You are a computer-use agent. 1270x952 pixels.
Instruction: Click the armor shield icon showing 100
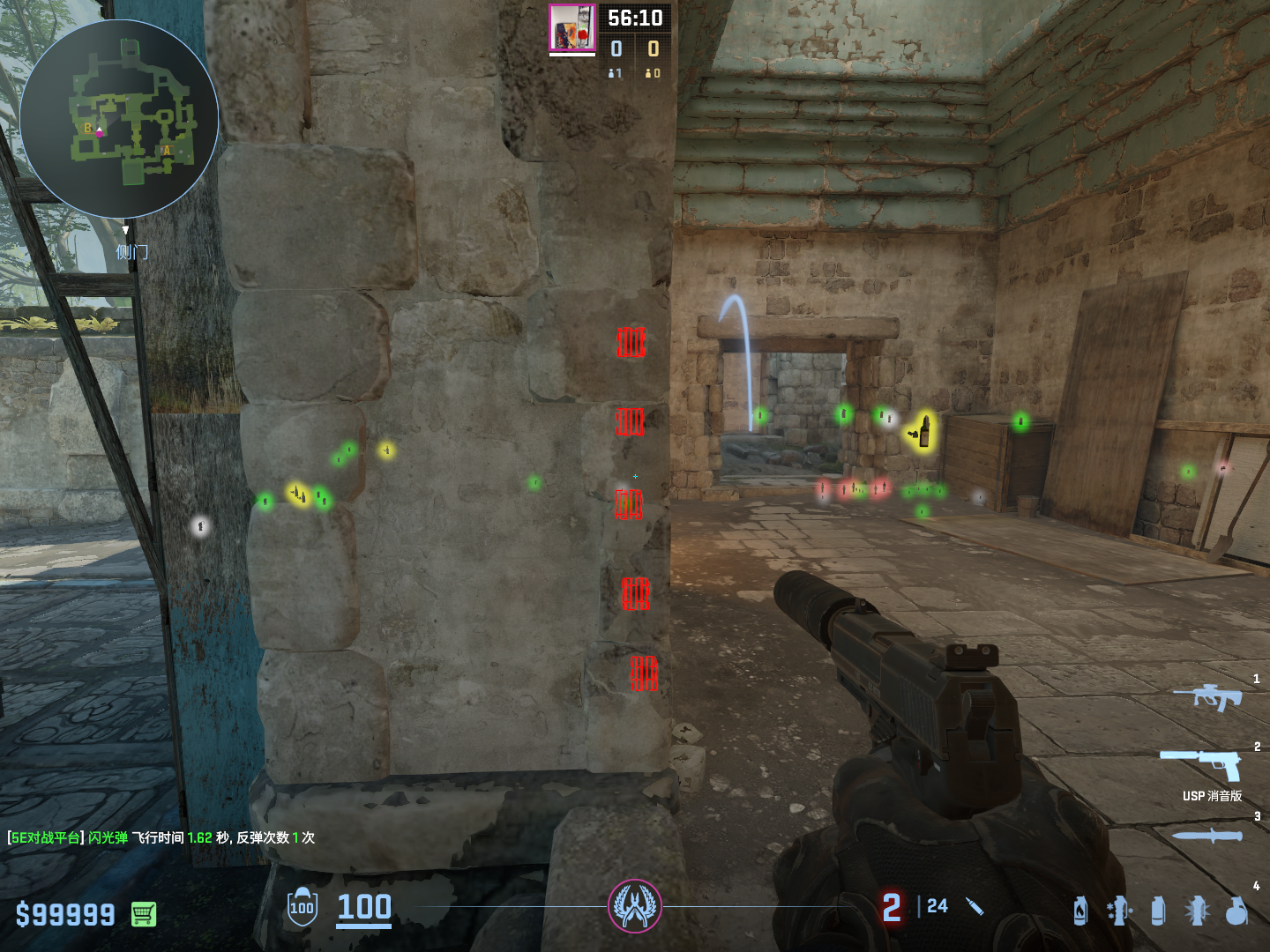(302, 907)
